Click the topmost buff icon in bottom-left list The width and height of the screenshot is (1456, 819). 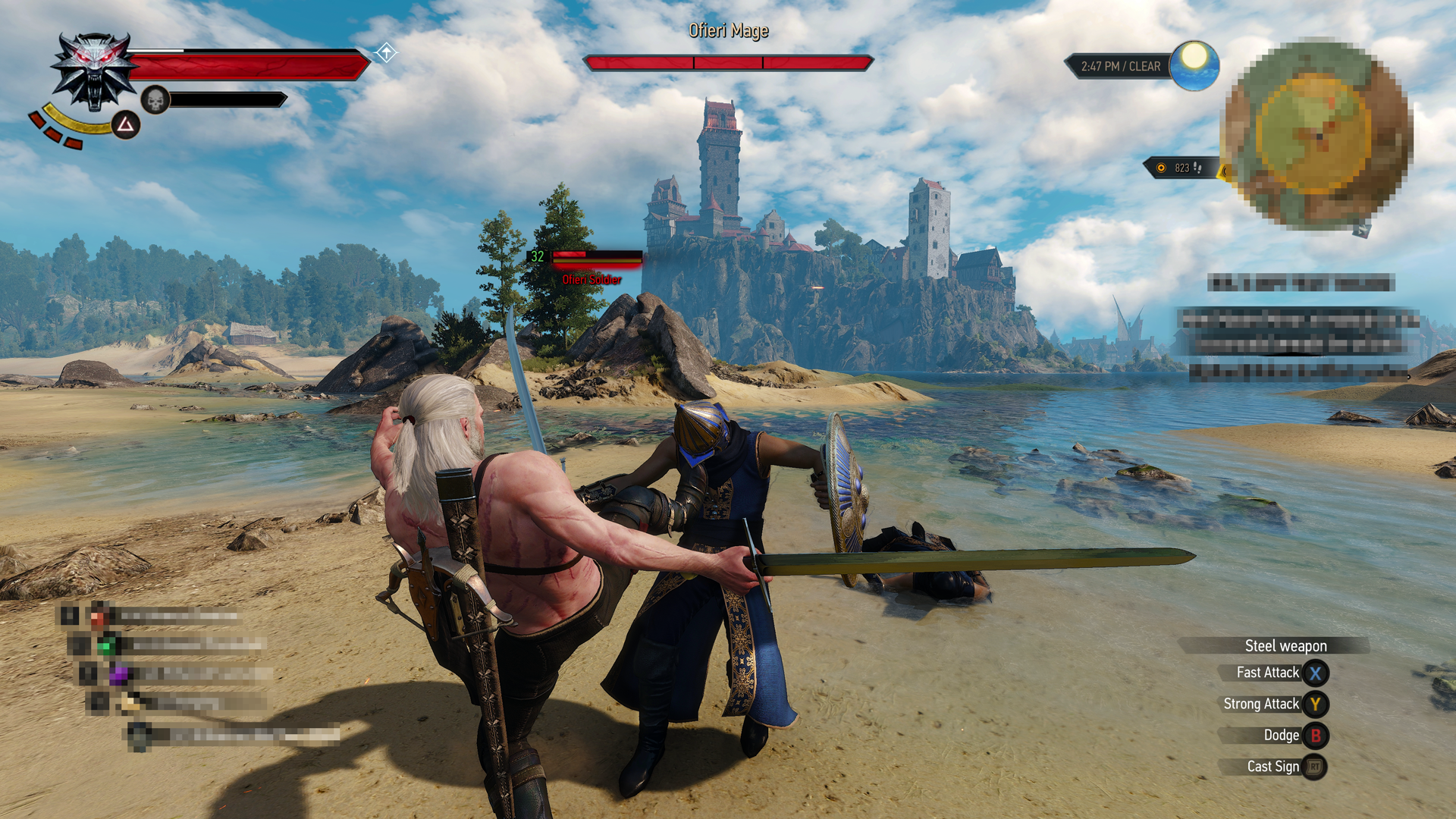pyautogui.click(x=99, y=619)
